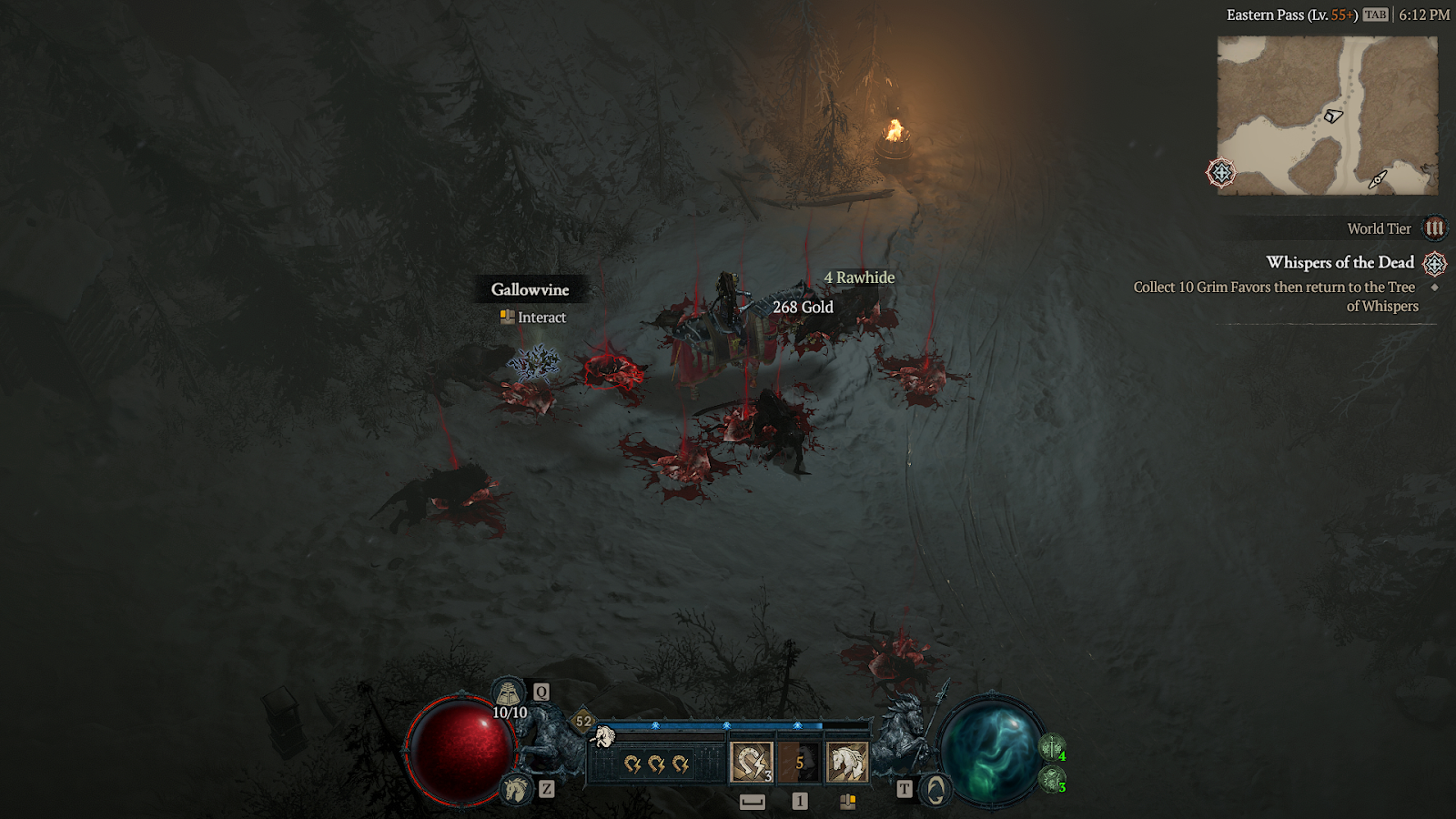Open the minimap of Eastern Pass

click(x=1327, y=116)
